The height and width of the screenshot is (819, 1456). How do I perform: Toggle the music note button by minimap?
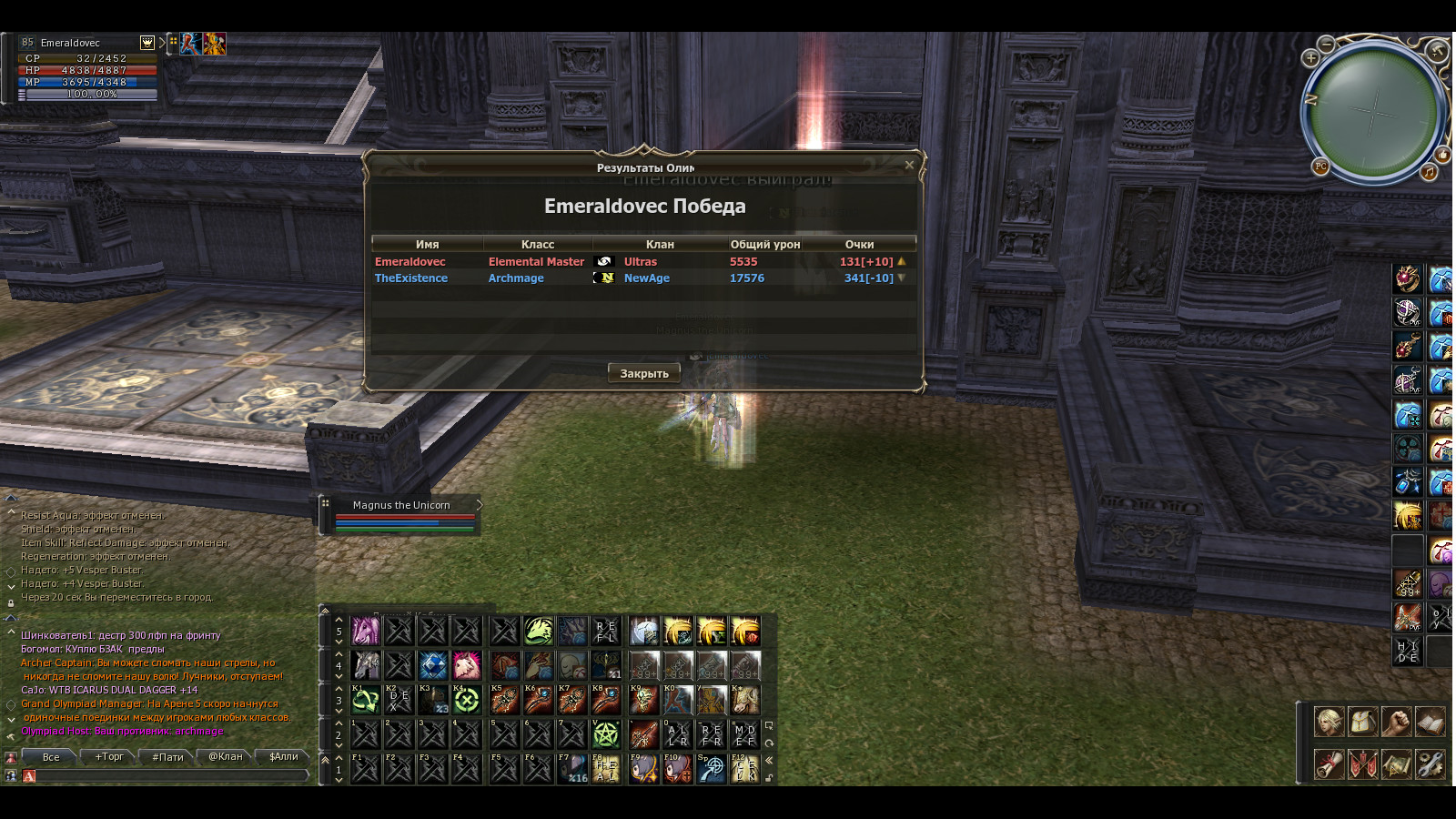(1429, 172)
